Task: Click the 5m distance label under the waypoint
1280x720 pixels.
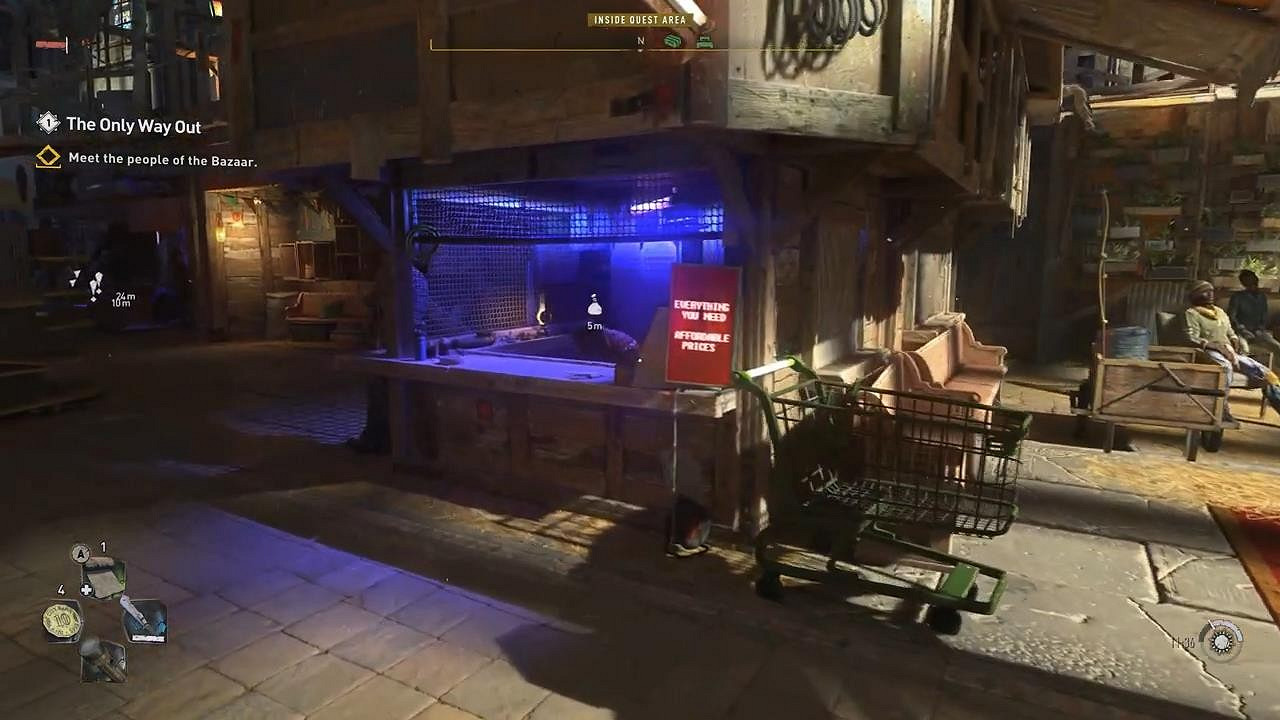Action: point(595,324)
